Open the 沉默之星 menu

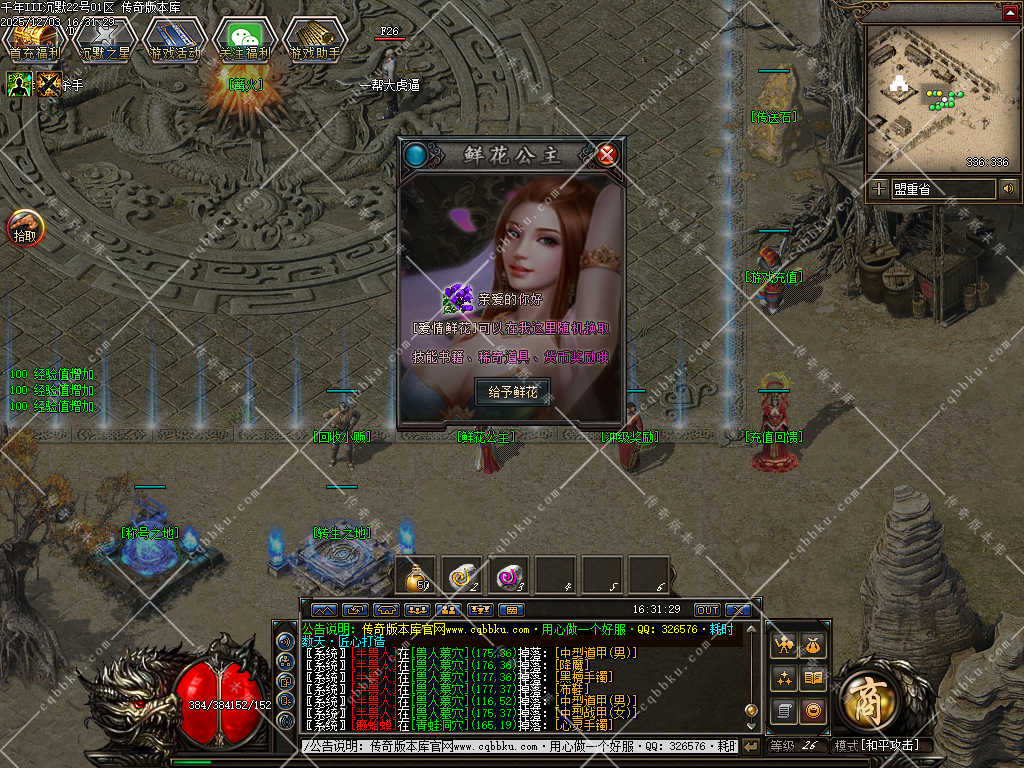click(x=105, y=40)
